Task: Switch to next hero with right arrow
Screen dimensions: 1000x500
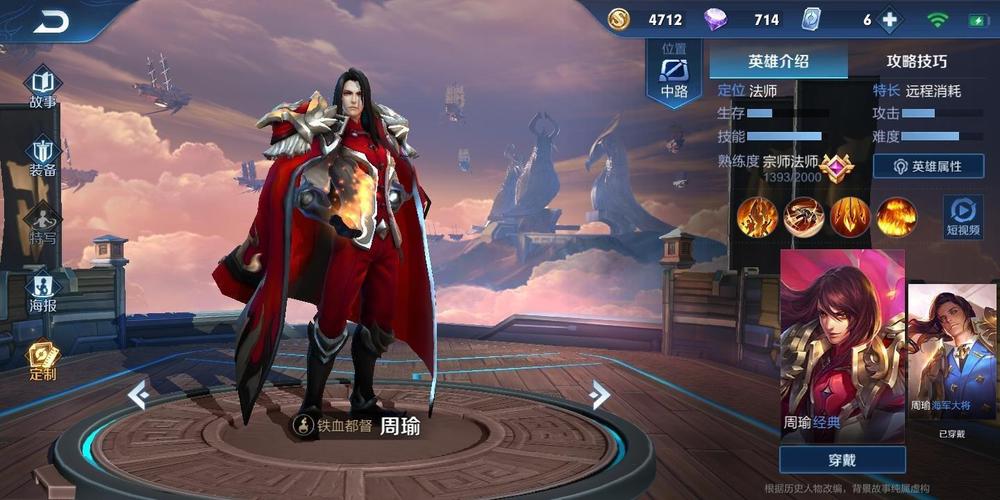Action: 600,395
